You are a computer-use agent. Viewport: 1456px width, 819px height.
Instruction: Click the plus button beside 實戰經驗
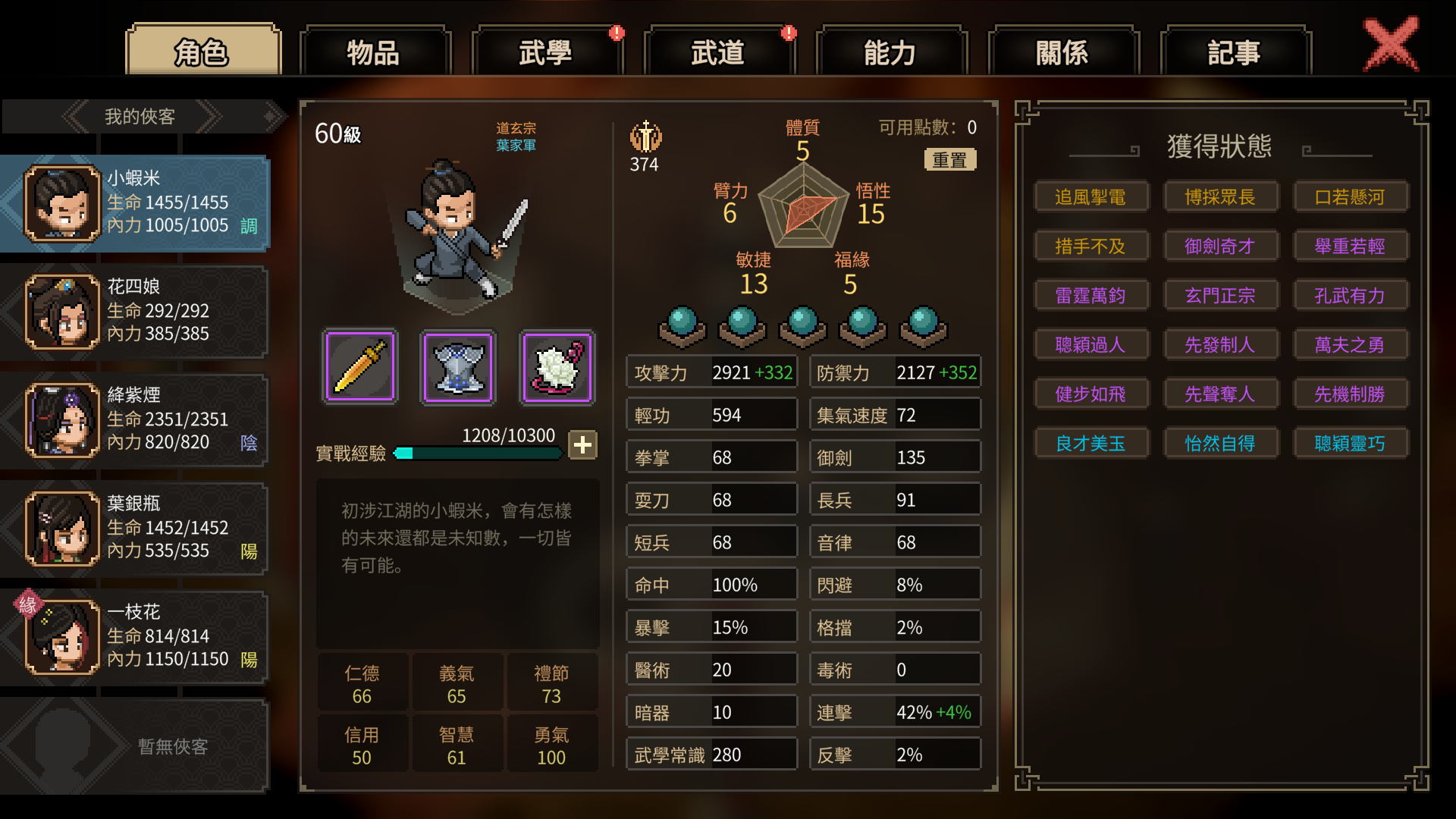coord(582,445)
